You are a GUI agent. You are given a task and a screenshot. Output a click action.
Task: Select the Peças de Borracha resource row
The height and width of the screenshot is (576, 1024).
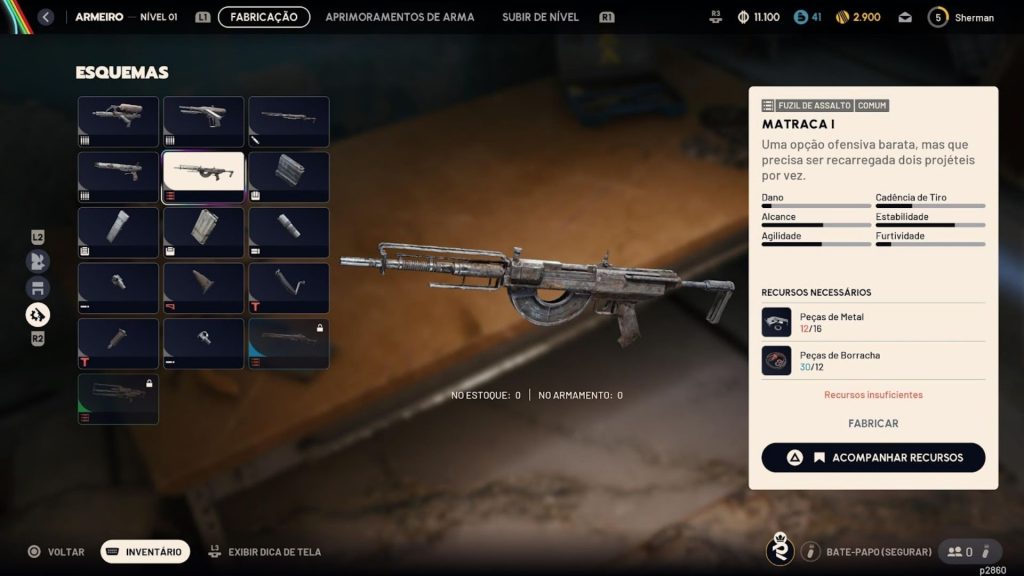point(873,361)
